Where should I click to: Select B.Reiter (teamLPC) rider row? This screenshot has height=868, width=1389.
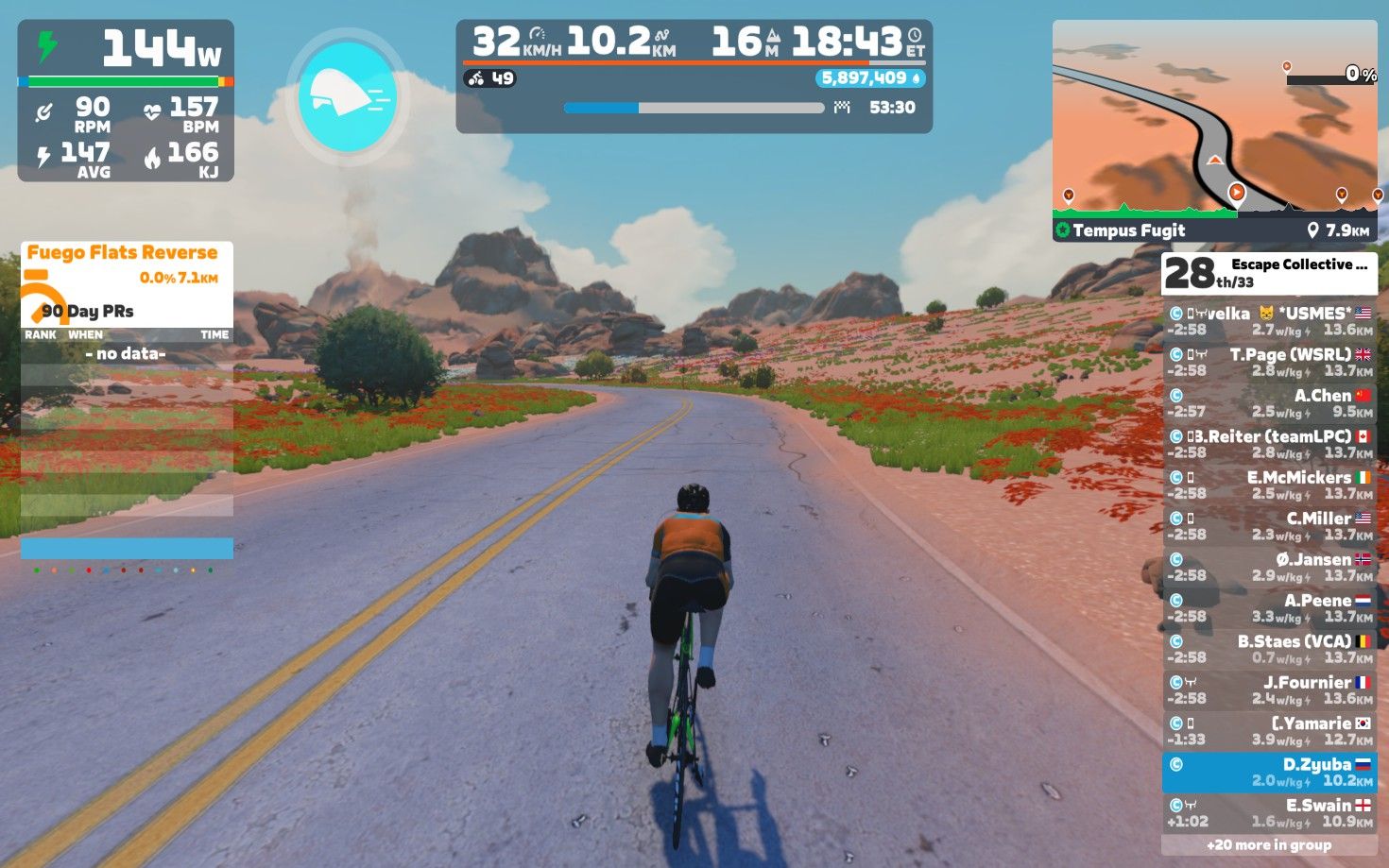coord(1269,444)
